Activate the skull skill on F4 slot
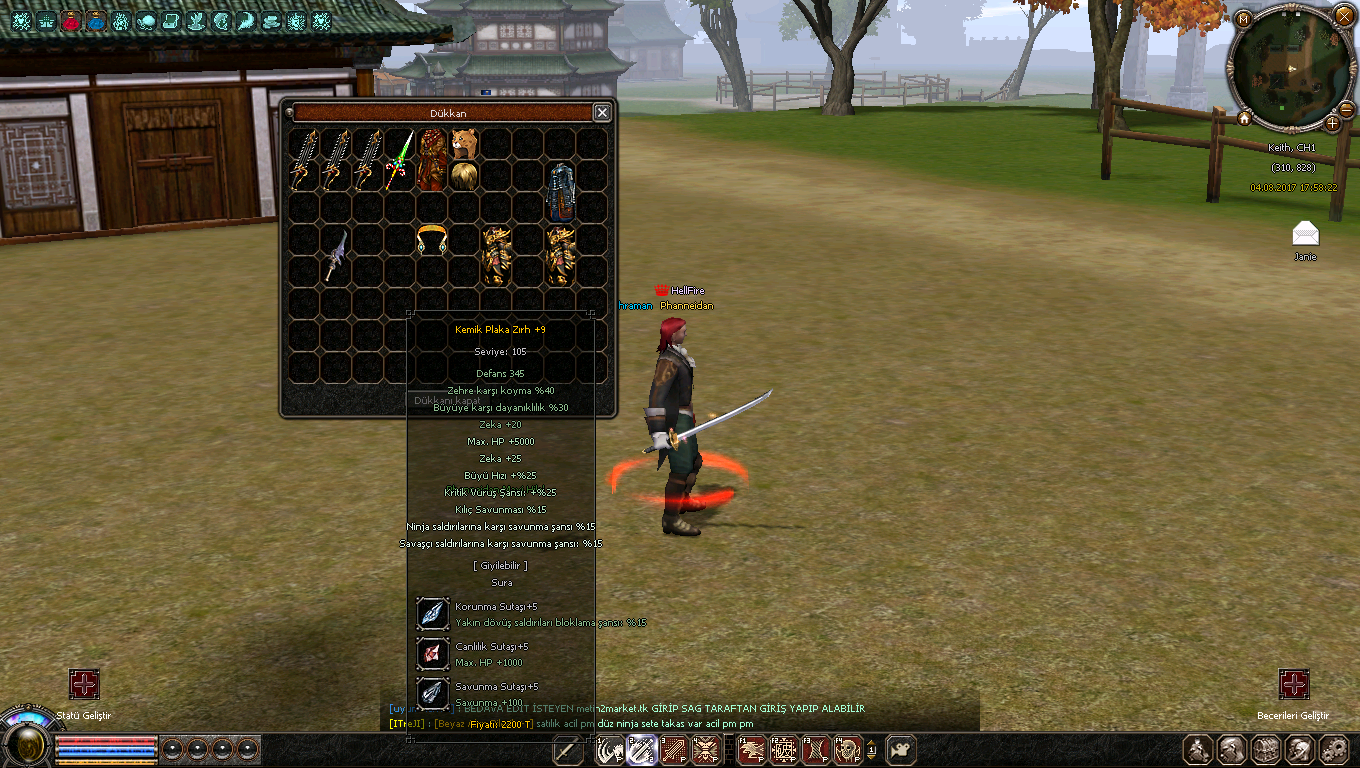The width and height of the screenshot is (1360, 768). [847, 749]
